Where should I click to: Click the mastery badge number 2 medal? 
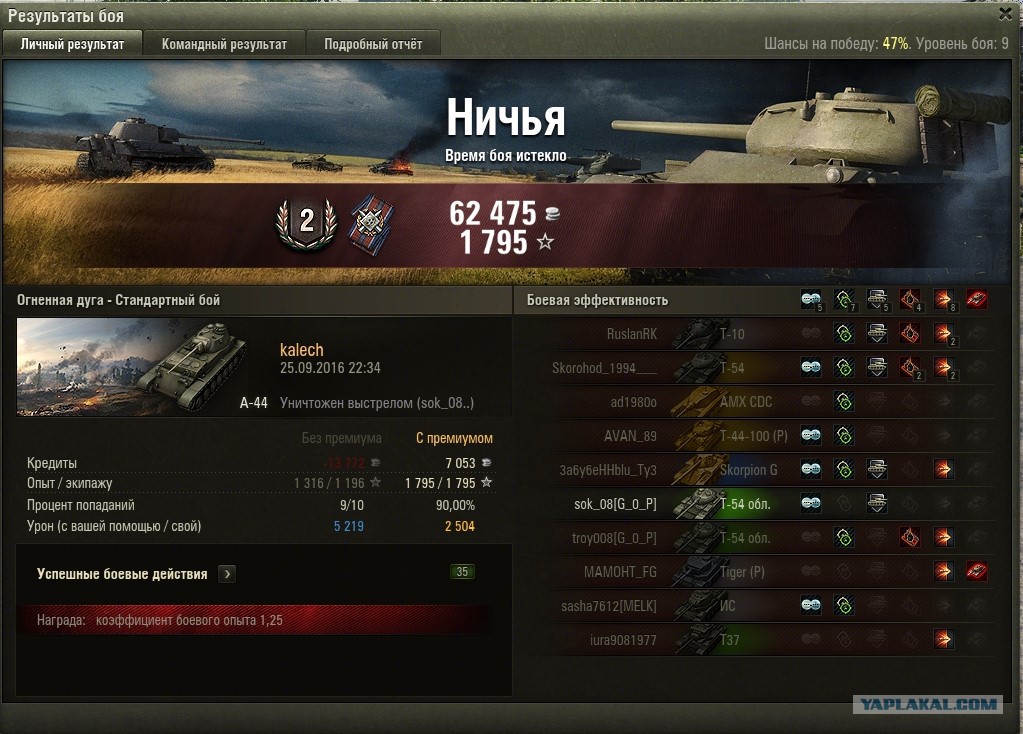[x=306, y=224]
